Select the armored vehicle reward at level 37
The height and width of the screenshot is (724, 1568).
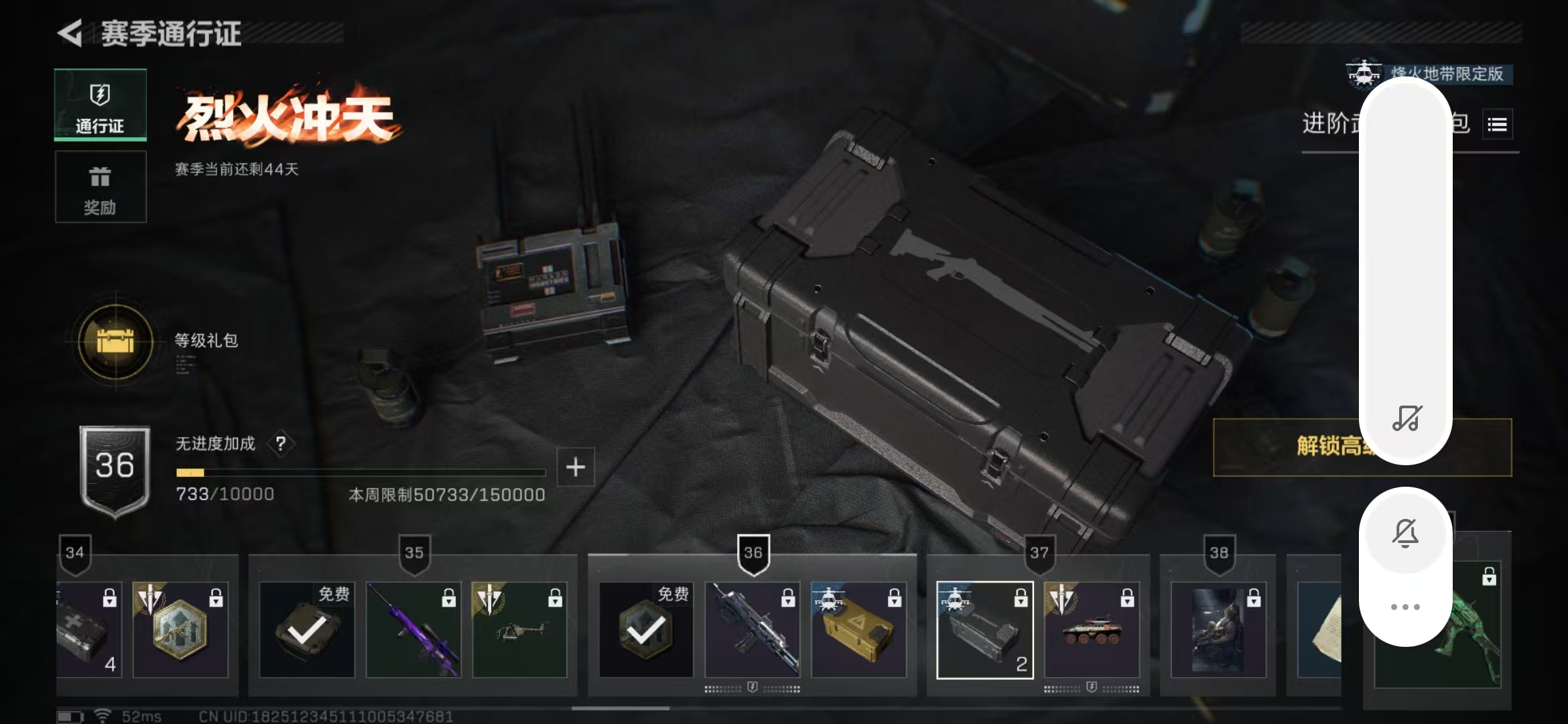(x=1092, y=629)
